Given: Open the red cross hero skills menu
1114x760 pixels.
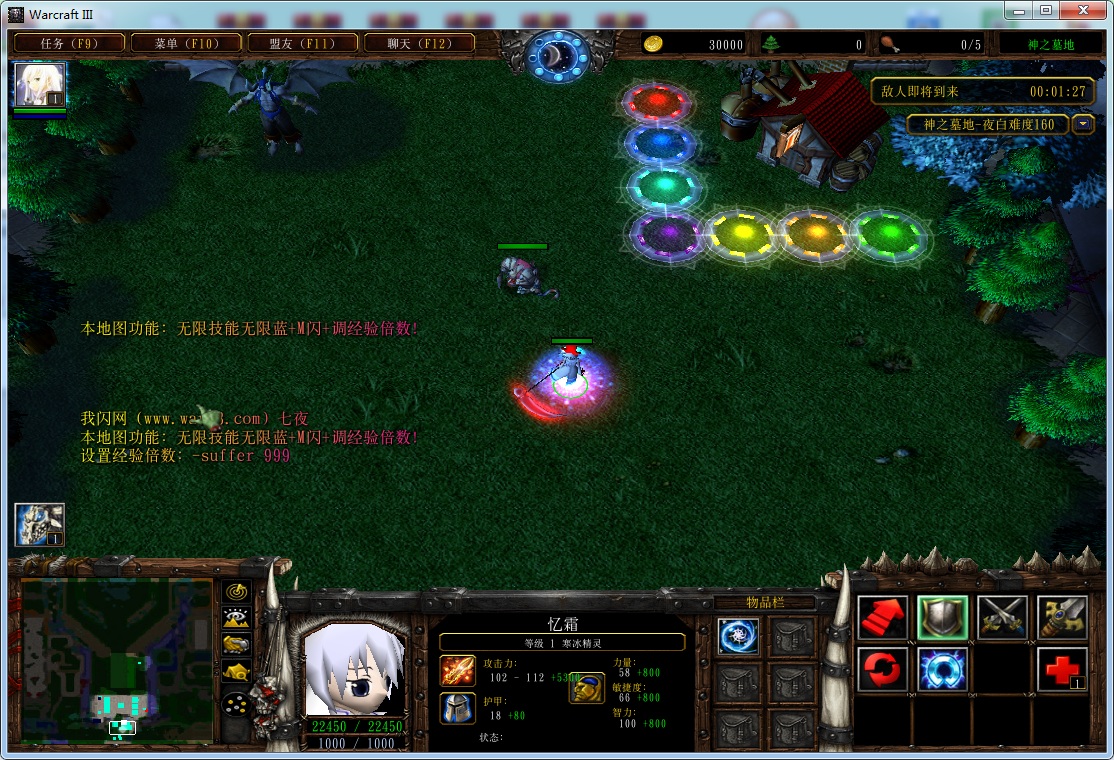Looking at the screenshot, I should point(1062,670).
